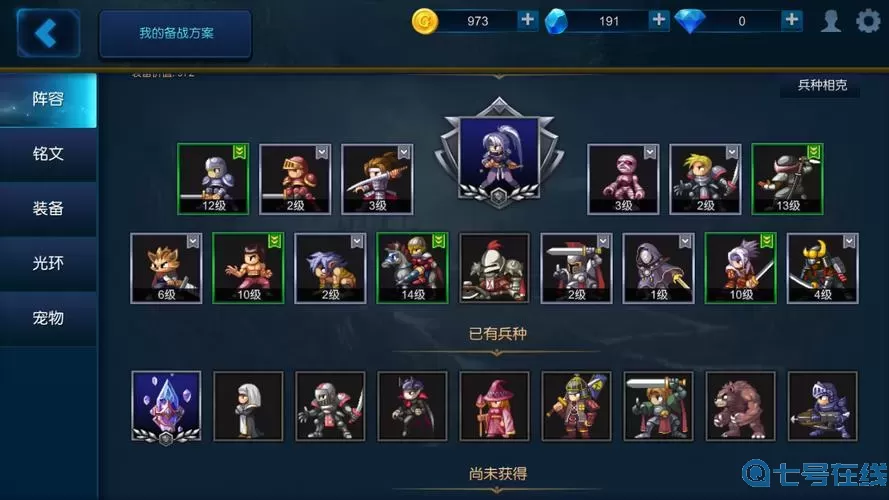Select the unowned brown bear unit

point(740,405)
